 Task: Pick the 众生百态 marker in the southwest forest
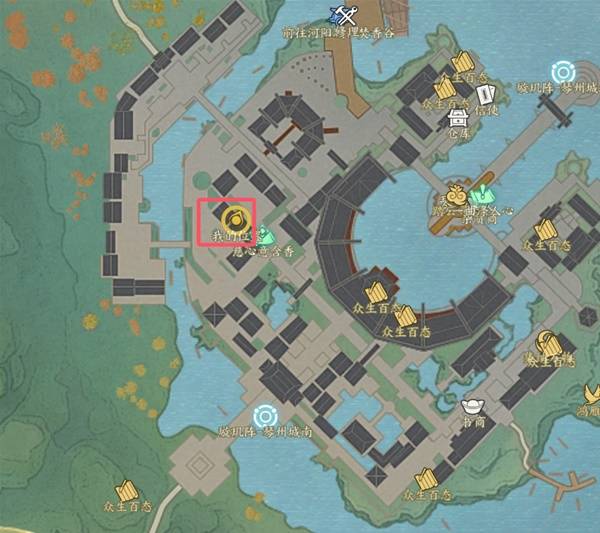[x=125, y=491]
